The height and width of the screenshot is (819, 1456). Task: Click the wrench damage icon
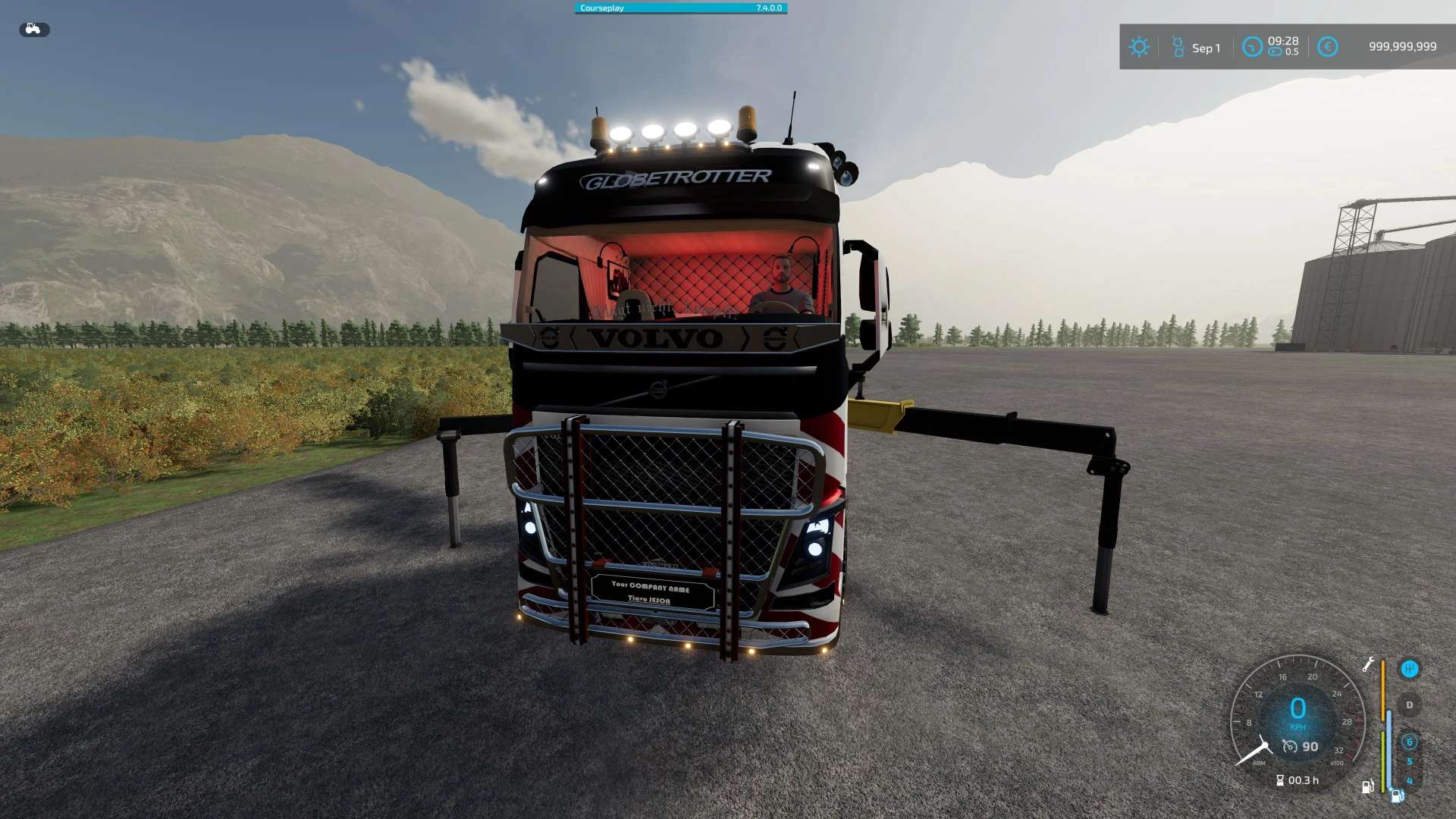click(x=1368, y=664)
